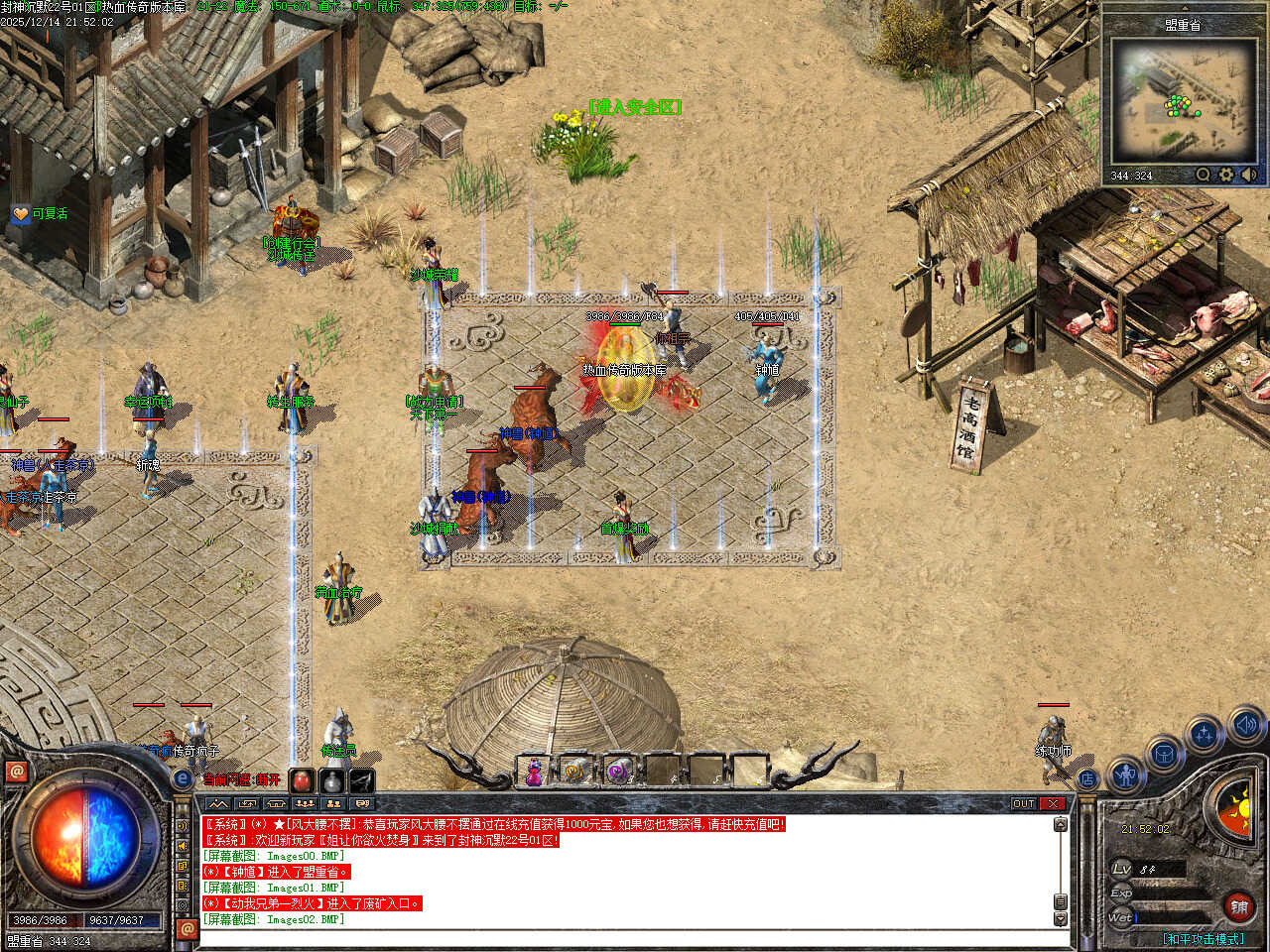The width and height of the screenshot is (1270, 952).
Task: Use the red egg item above chat
Action: click(x=303, y=780)
